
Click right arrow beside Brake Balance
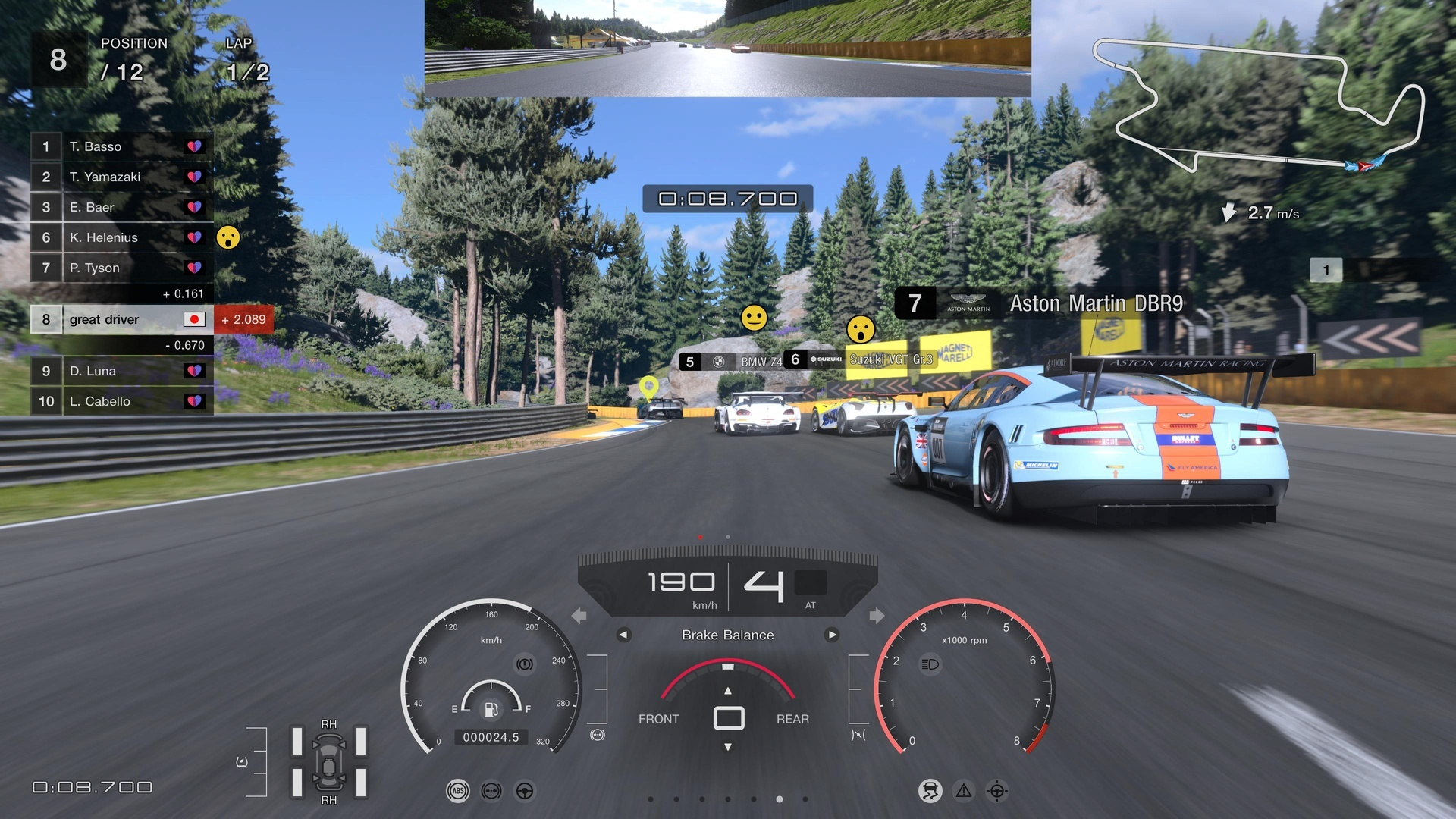(832, 635)
